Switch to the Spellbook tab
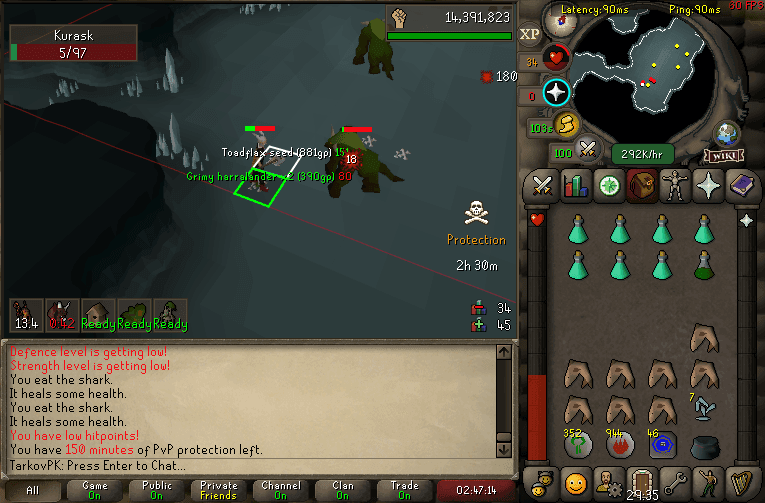Screen dimensions: 765x503 (741, 186)
